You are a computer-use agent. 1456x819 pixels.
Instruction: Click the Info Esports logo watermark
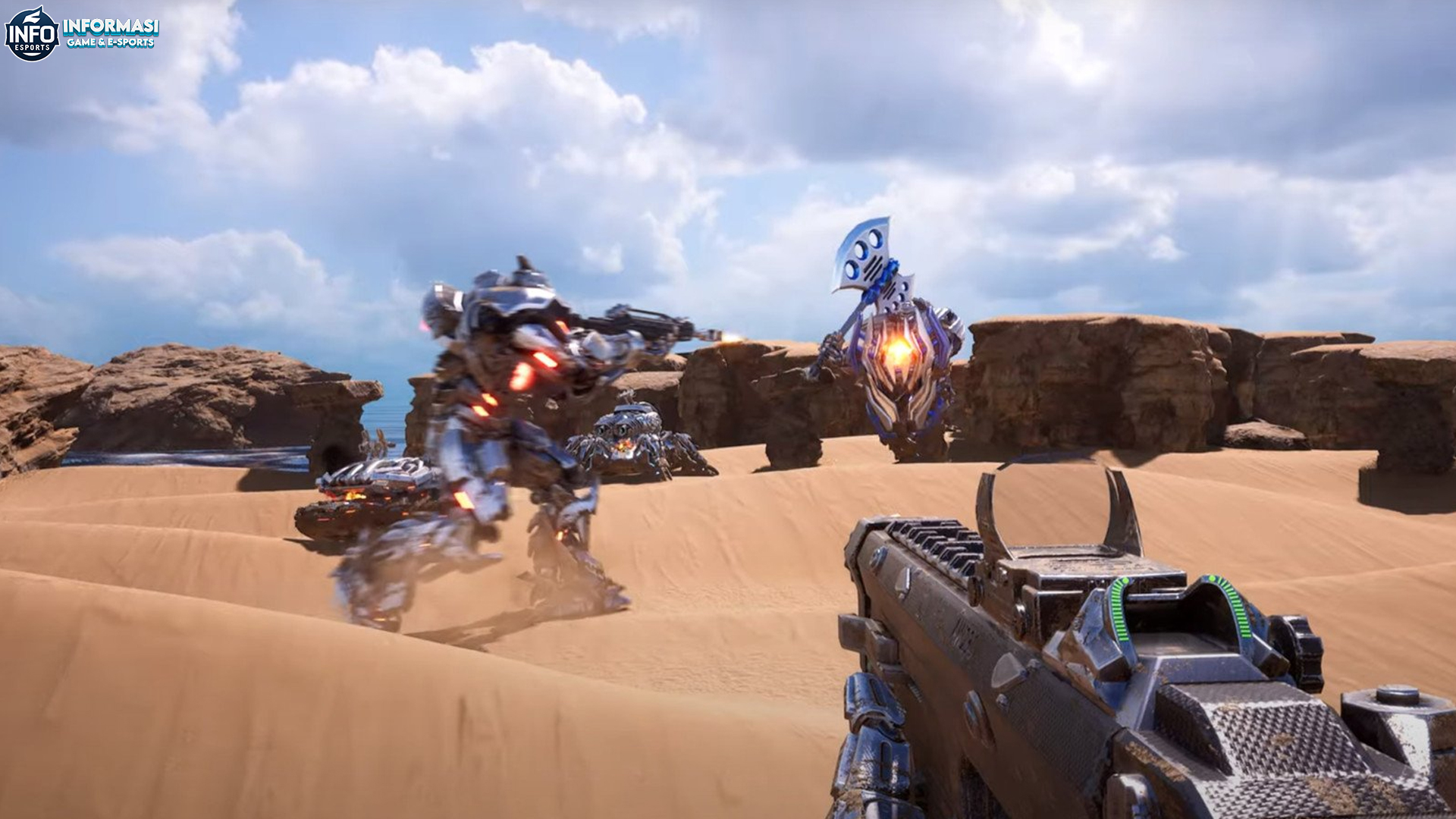pyautogui.click(x=33, y=34)
